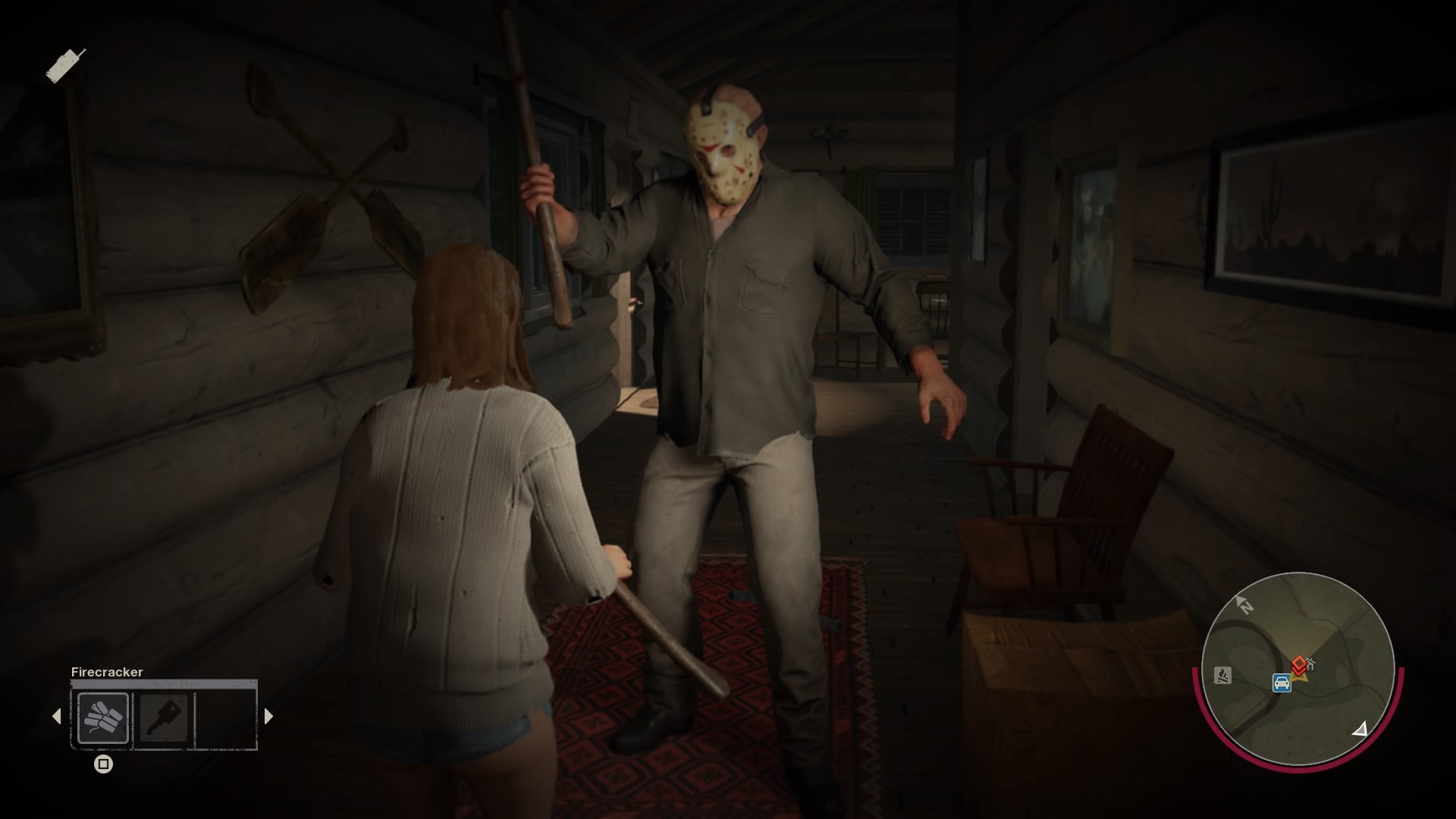Screen dimensions: 1456x819
Task: Select the Firecracker inventory icon
Action: point(104,717)
